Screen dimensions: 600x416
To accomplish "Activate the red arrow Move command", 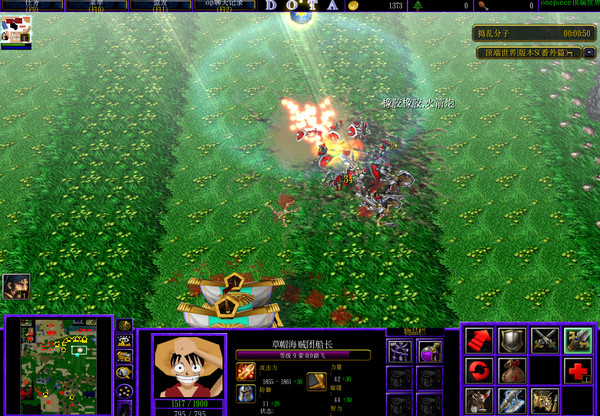I will [480, 341].
